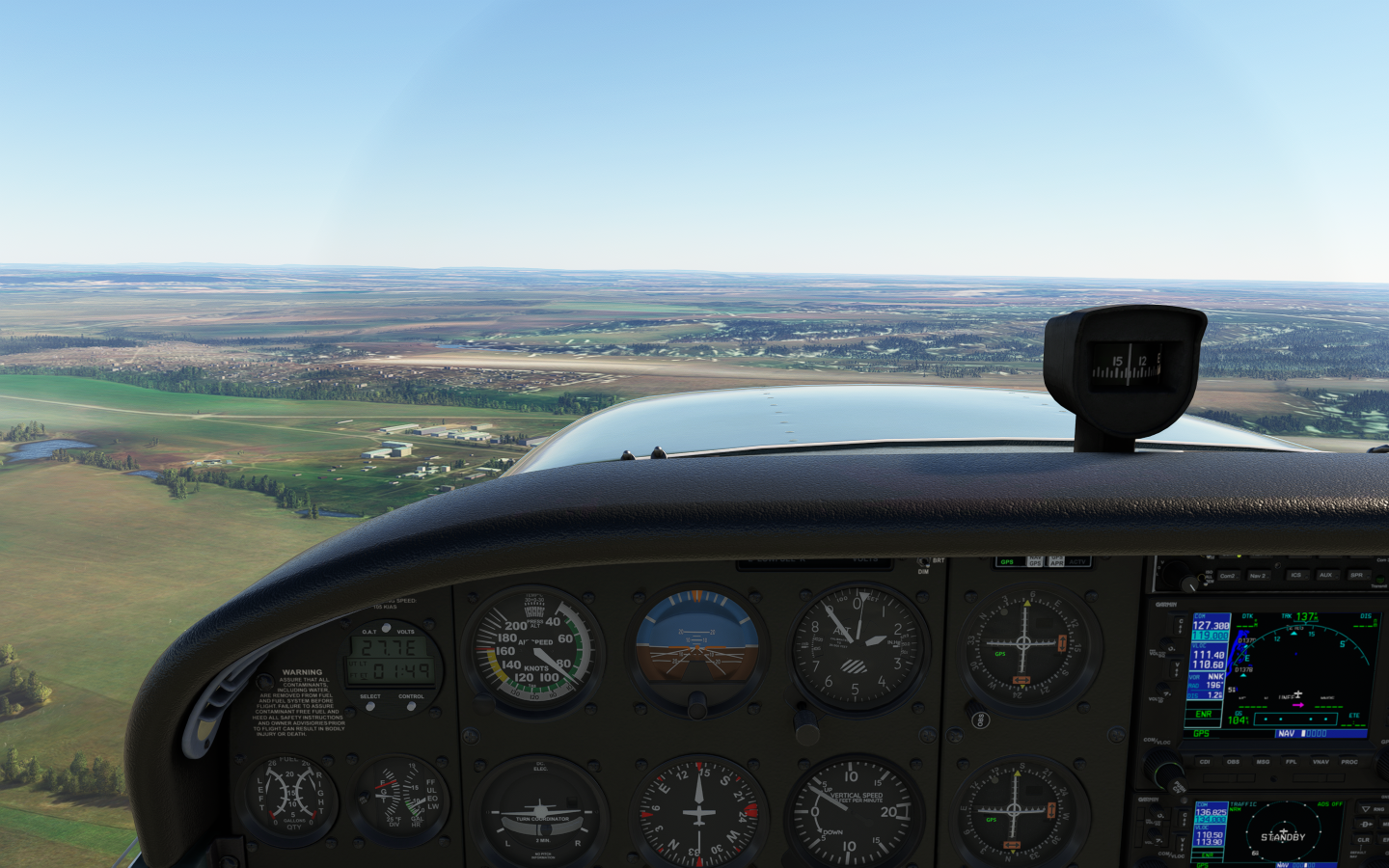The image size is (1389, 868).
Task: Open the flight plan with the FPL button
Action: [1292, 762]
